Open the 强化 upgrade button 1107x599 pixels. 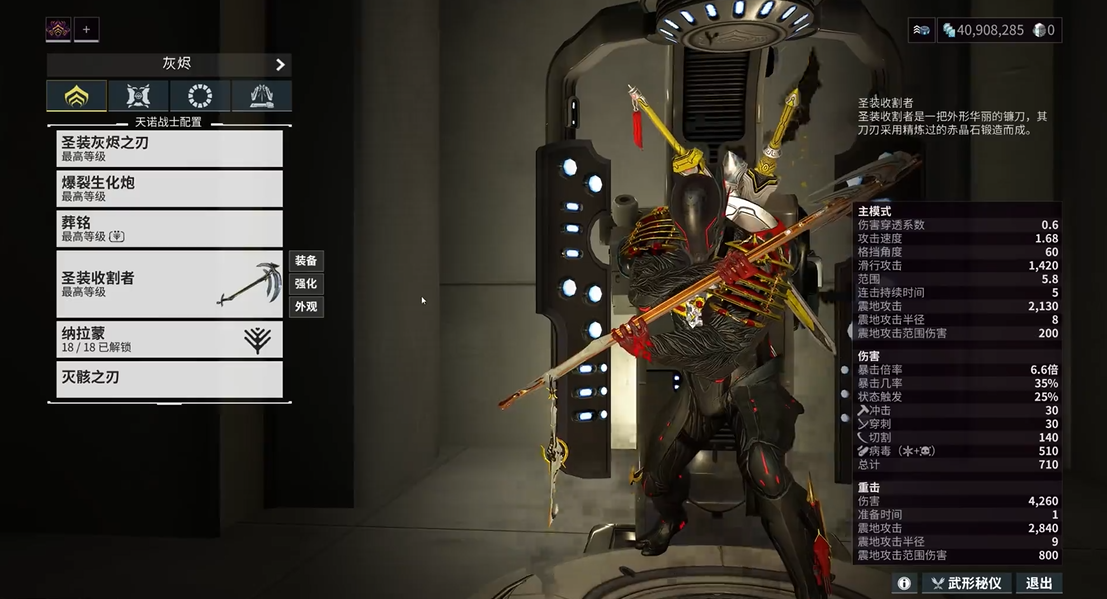coord(306,284)
